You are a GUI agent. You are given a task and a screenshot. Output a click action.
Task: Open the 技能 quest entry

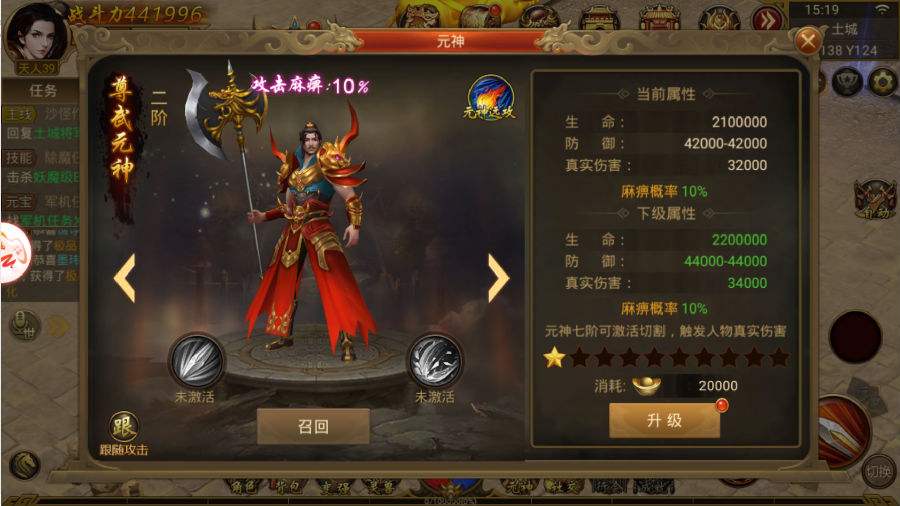[x=17, y=158]
